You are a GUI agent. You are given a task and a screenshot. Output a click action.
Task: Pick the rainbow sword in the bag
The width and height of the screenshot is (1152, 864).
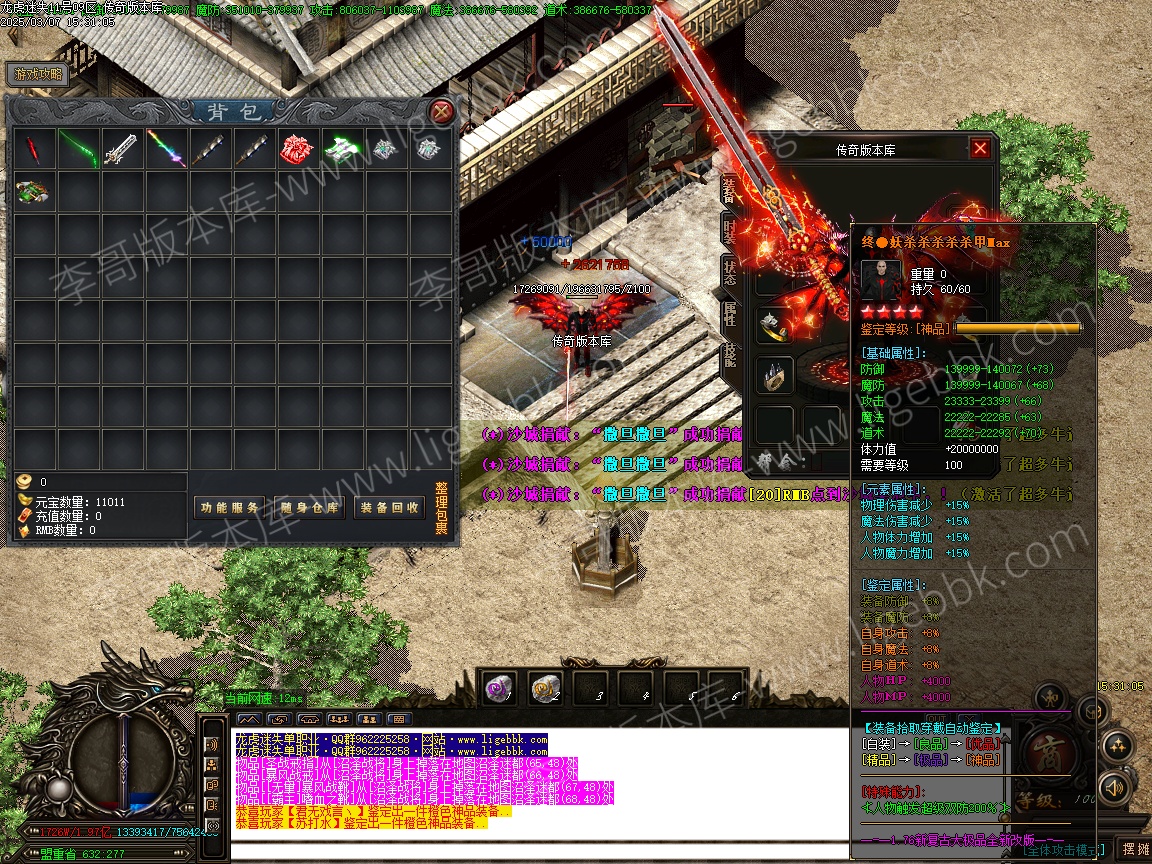coord(166,149)
